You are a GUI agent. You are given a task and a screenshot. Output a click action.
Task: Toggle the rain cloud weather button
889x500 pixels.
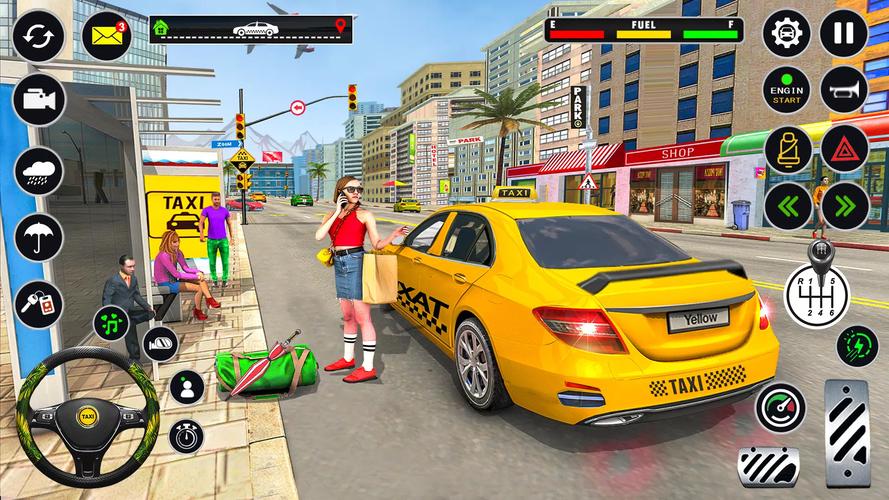coord(39,171)
